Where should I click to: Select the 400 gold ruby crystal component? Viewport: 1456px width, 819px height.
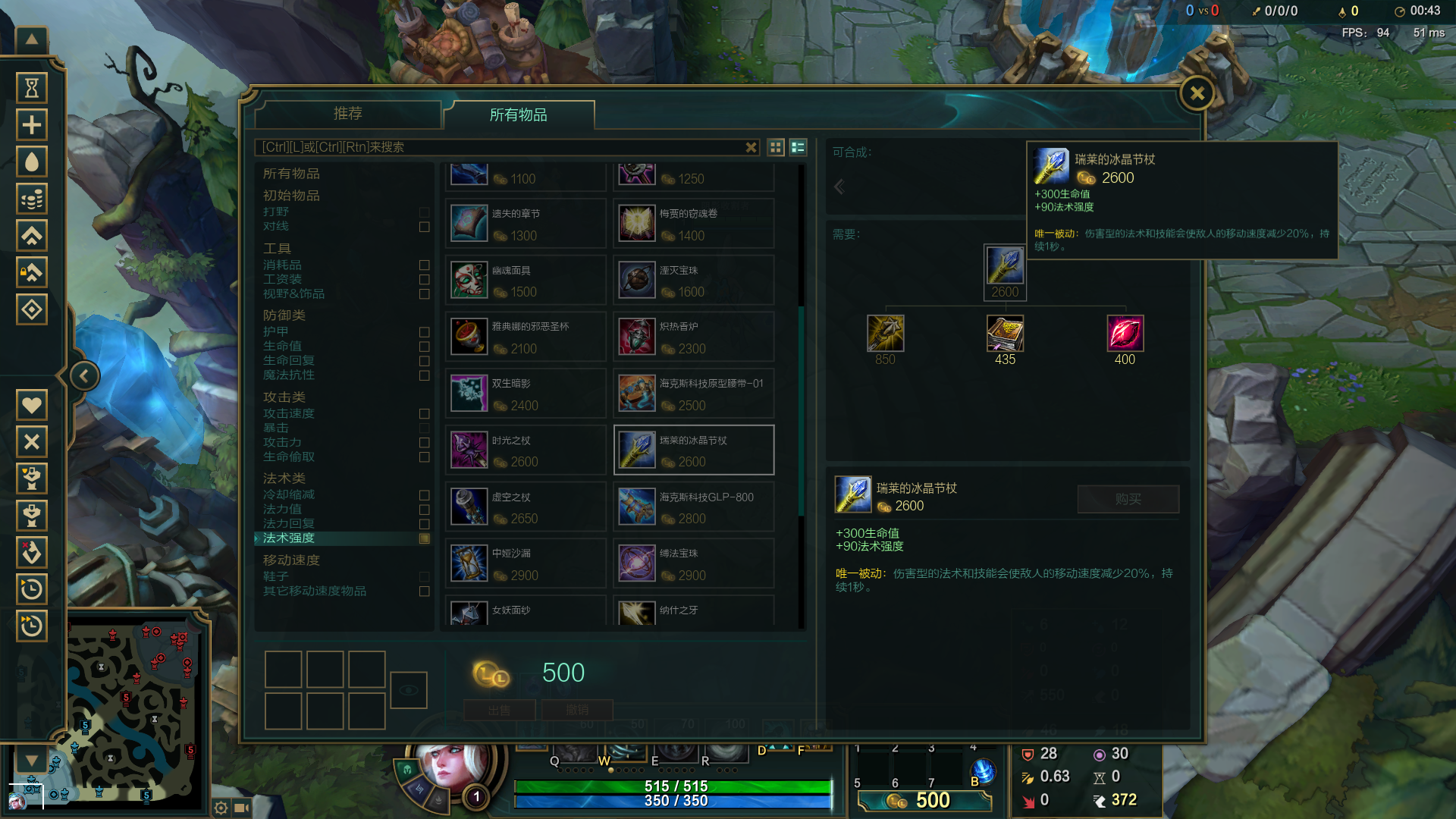pyautogui.click(x=1125, y=334)
